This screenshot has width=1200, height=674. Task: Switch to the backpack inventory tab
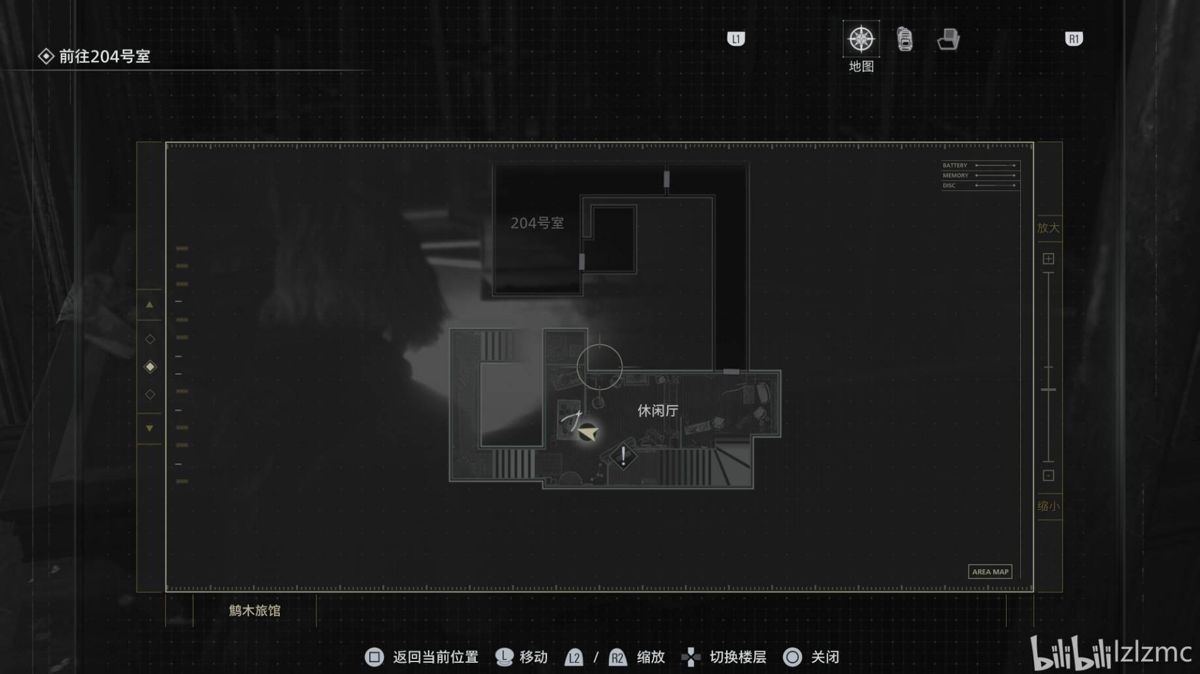coord(905,40)
